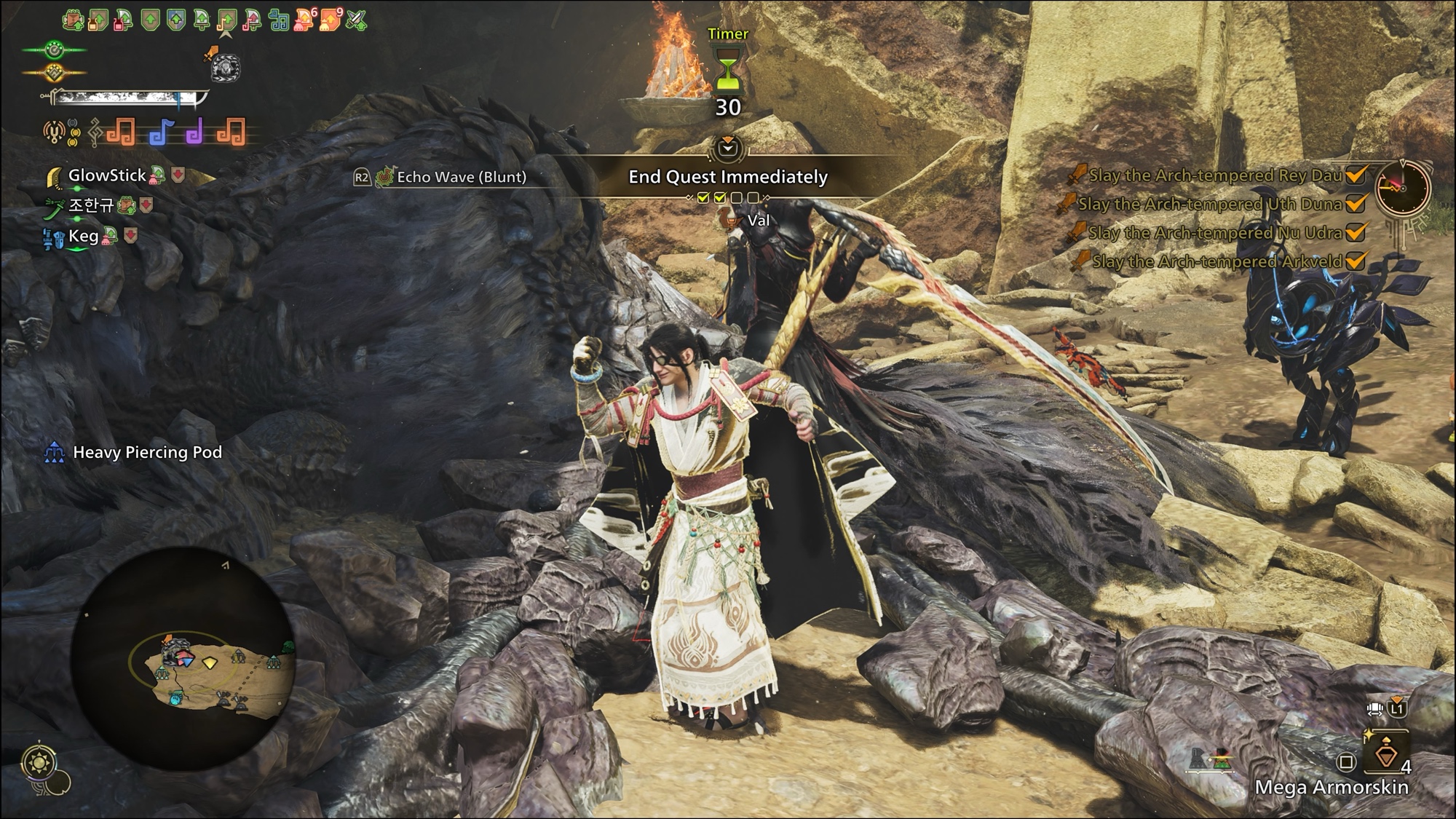Select the blue music note

(161, 133)
